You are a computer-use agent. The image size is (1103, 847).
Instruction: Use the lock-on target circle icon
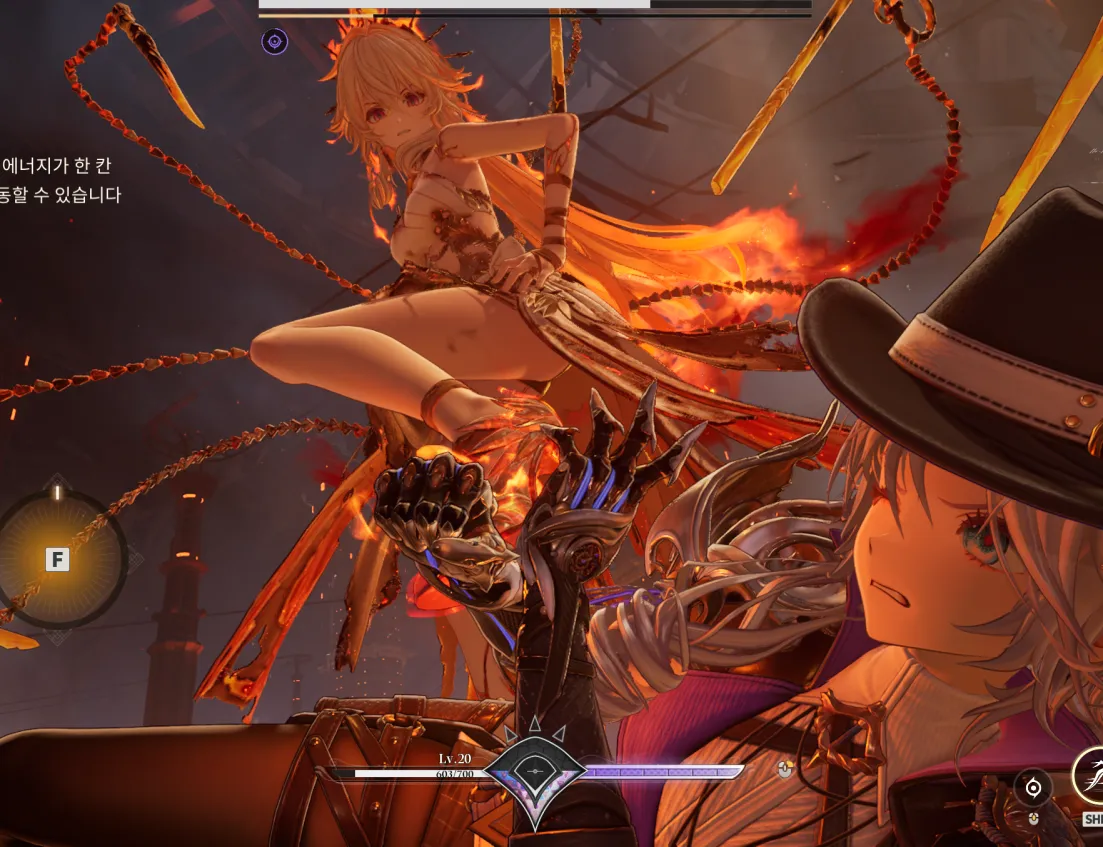tap(1033, 788)
